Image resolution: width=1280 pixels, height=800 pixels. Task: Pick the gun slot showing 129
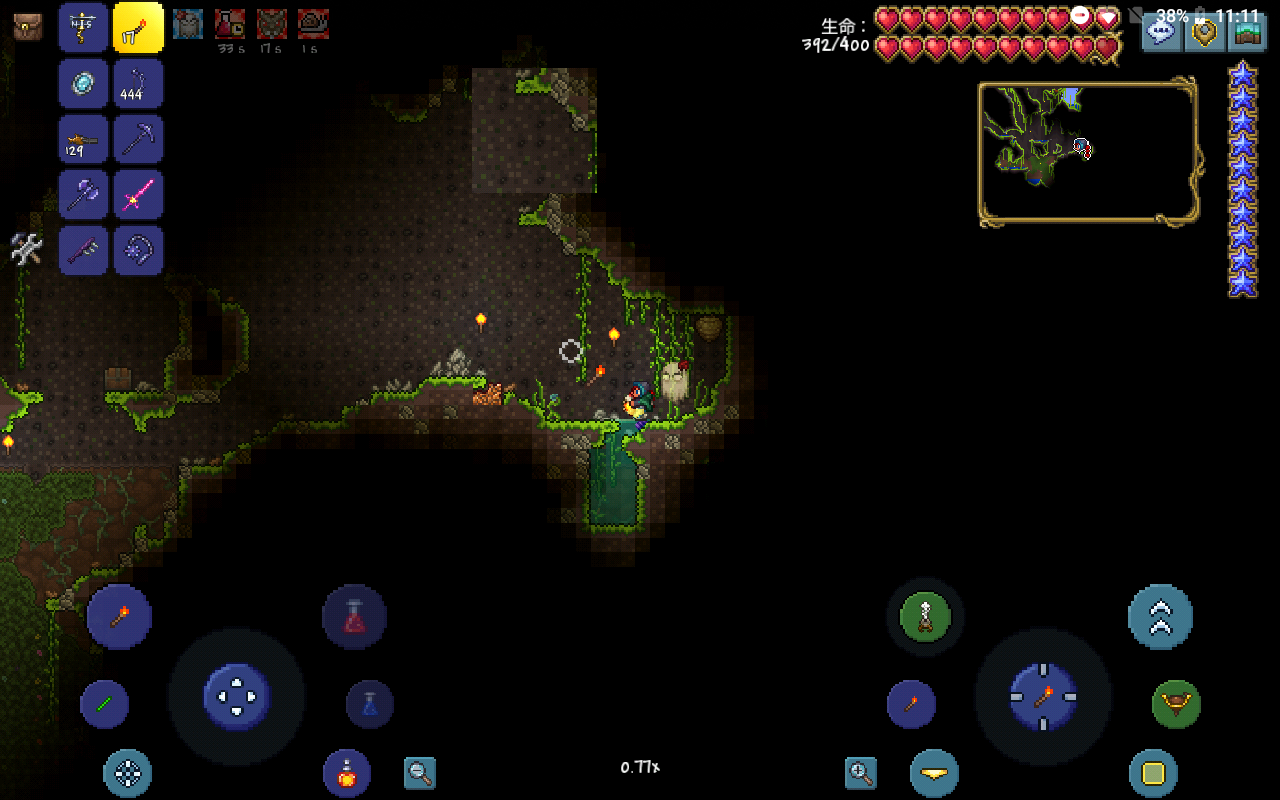click(84, 139)
